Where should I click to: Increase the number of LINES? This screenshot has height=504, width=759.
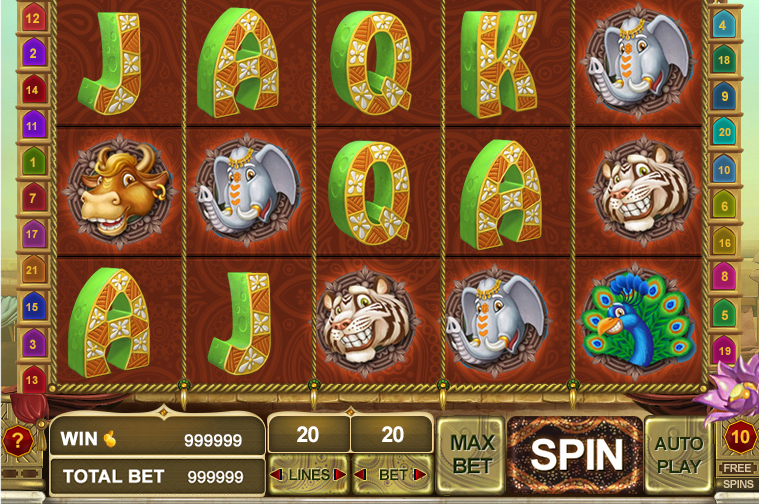pos(340,474)
